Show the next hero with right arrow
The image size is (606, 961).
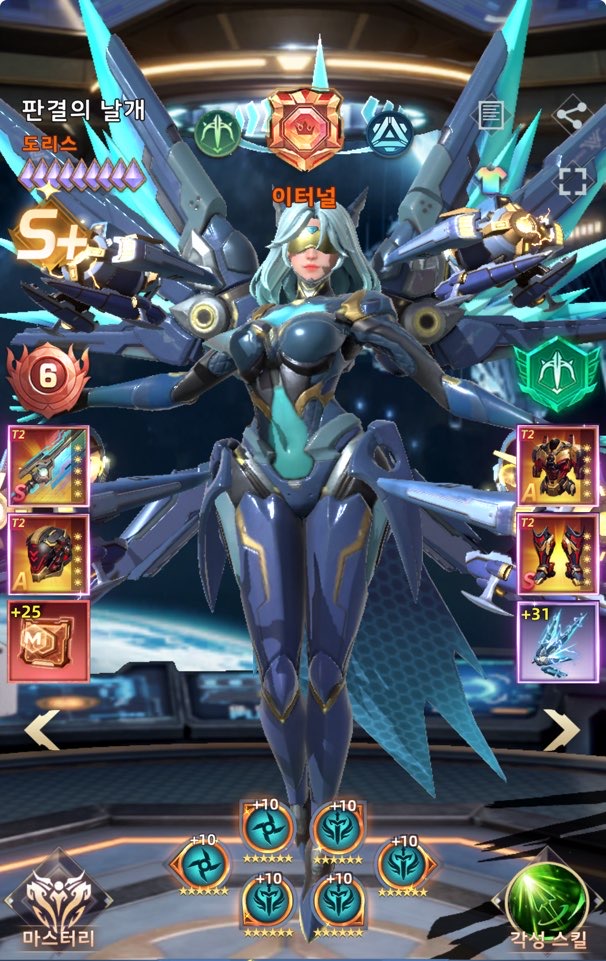pos(562,730)
